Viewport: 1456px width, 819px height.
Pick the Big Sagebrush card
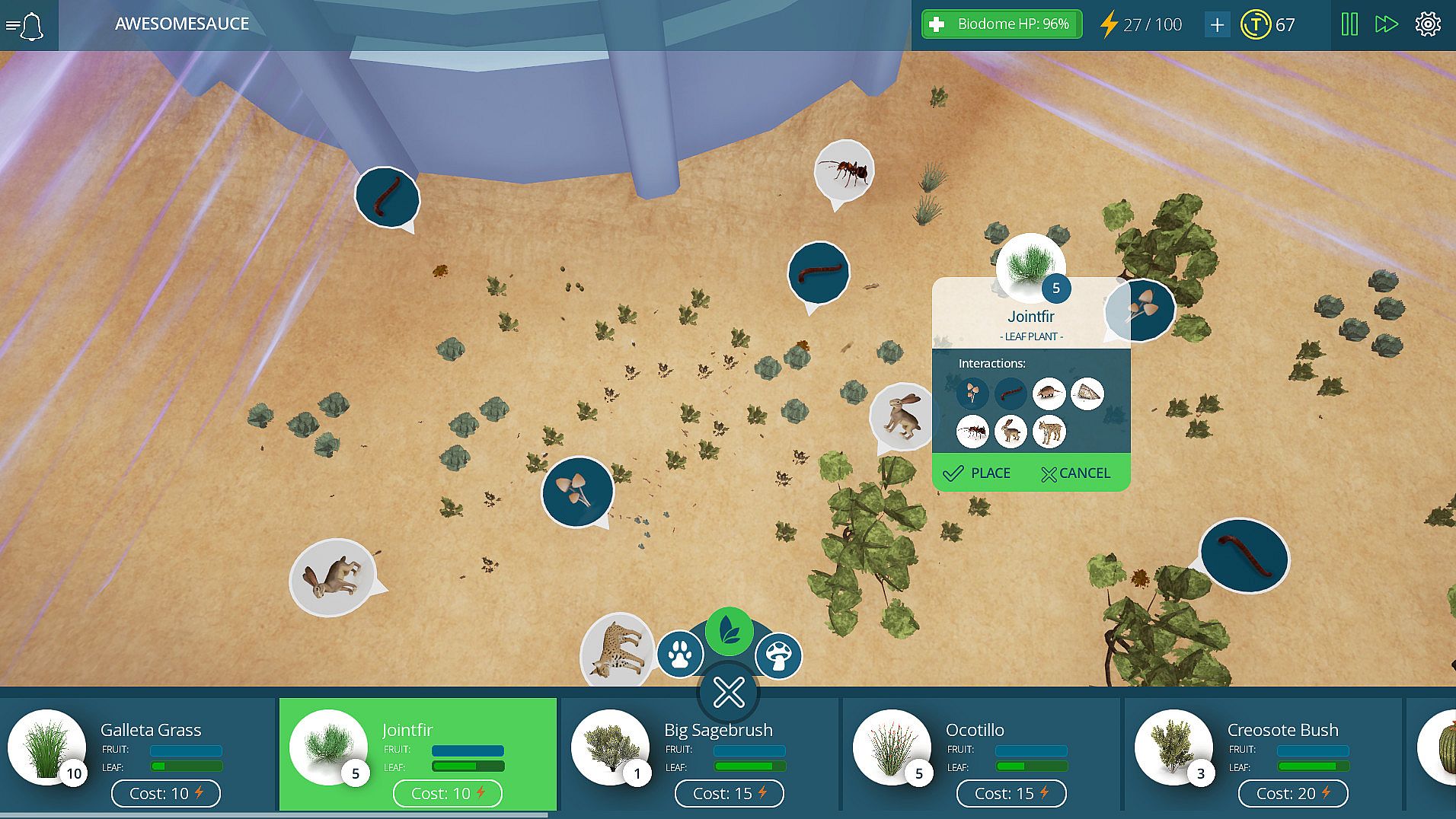point(699,754)
